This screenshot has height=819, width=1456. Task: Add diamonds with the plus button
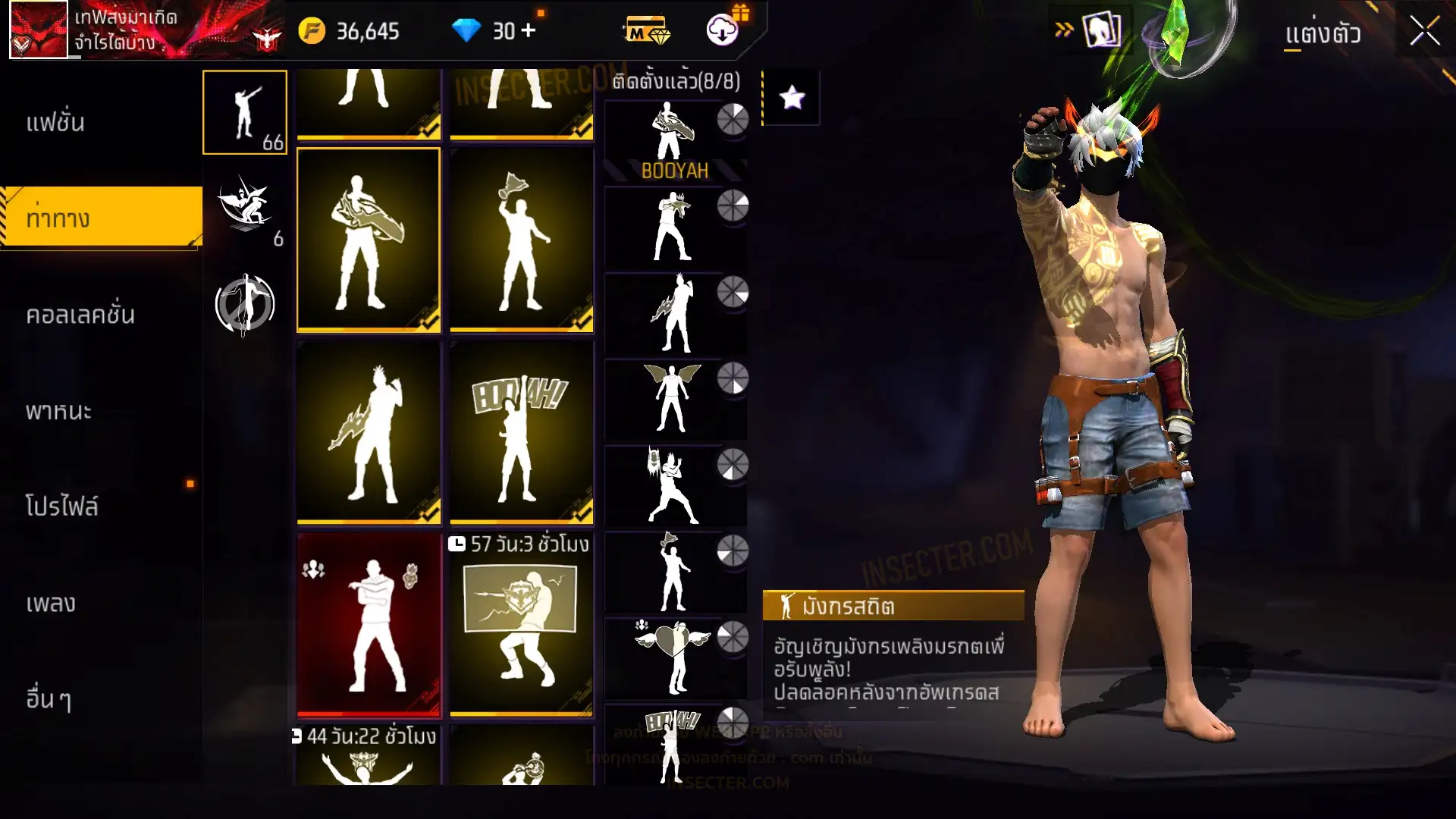(529, 30)
